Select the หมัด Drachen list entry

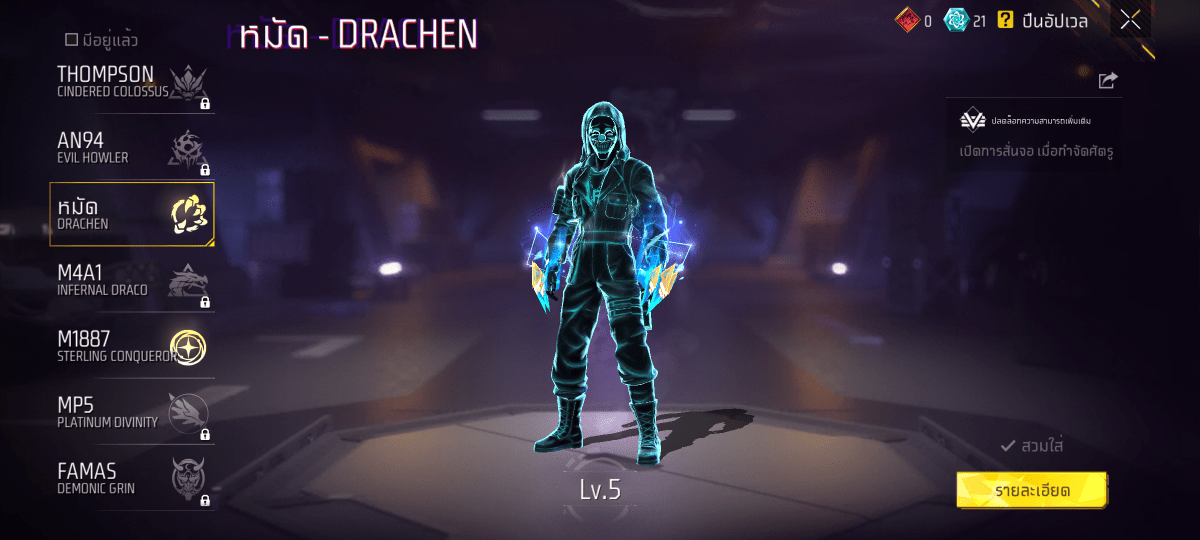[x=133, y=214]
